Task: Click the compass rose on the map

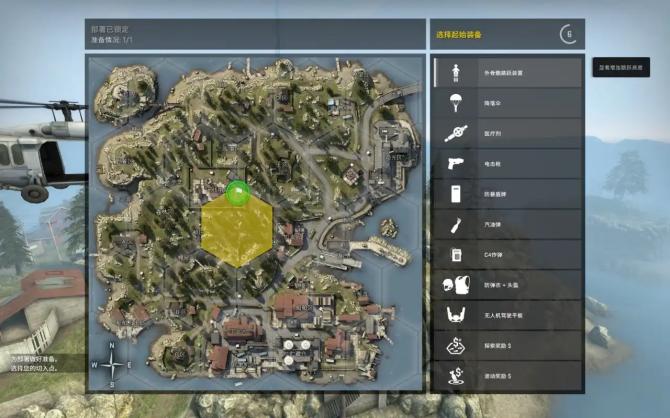Action: (111, 365)
